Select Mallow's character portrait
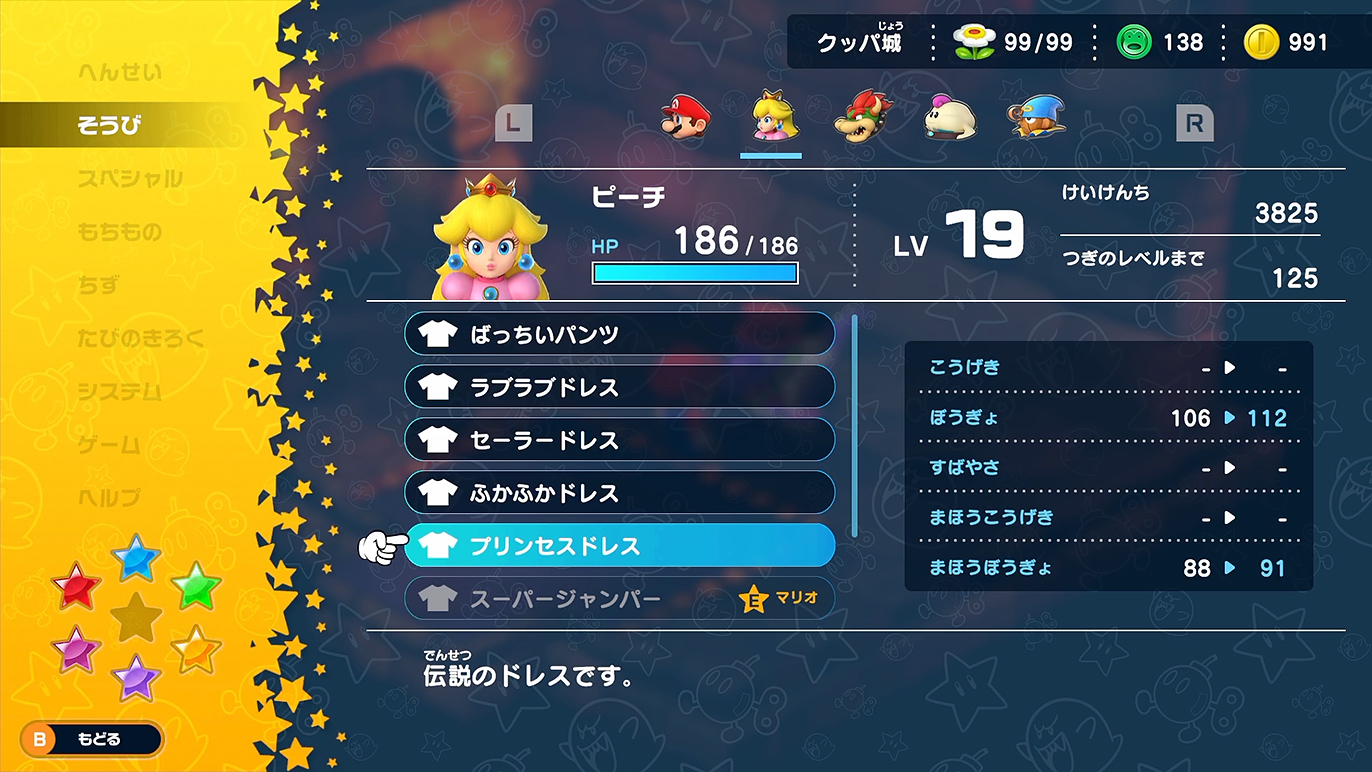The height and width of the screenshot is (772, 1372). pyautogui.click(x=948, y=120)
